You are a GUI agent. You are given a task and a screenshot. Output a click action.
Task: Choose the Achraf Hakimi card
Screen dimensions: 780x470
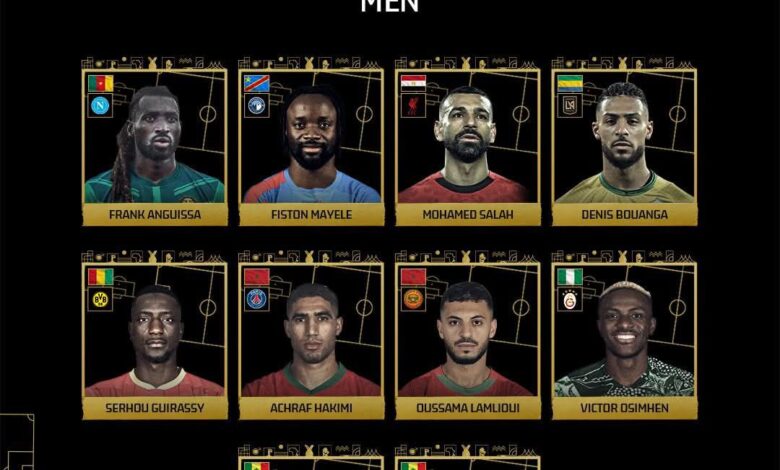point(311,340)
